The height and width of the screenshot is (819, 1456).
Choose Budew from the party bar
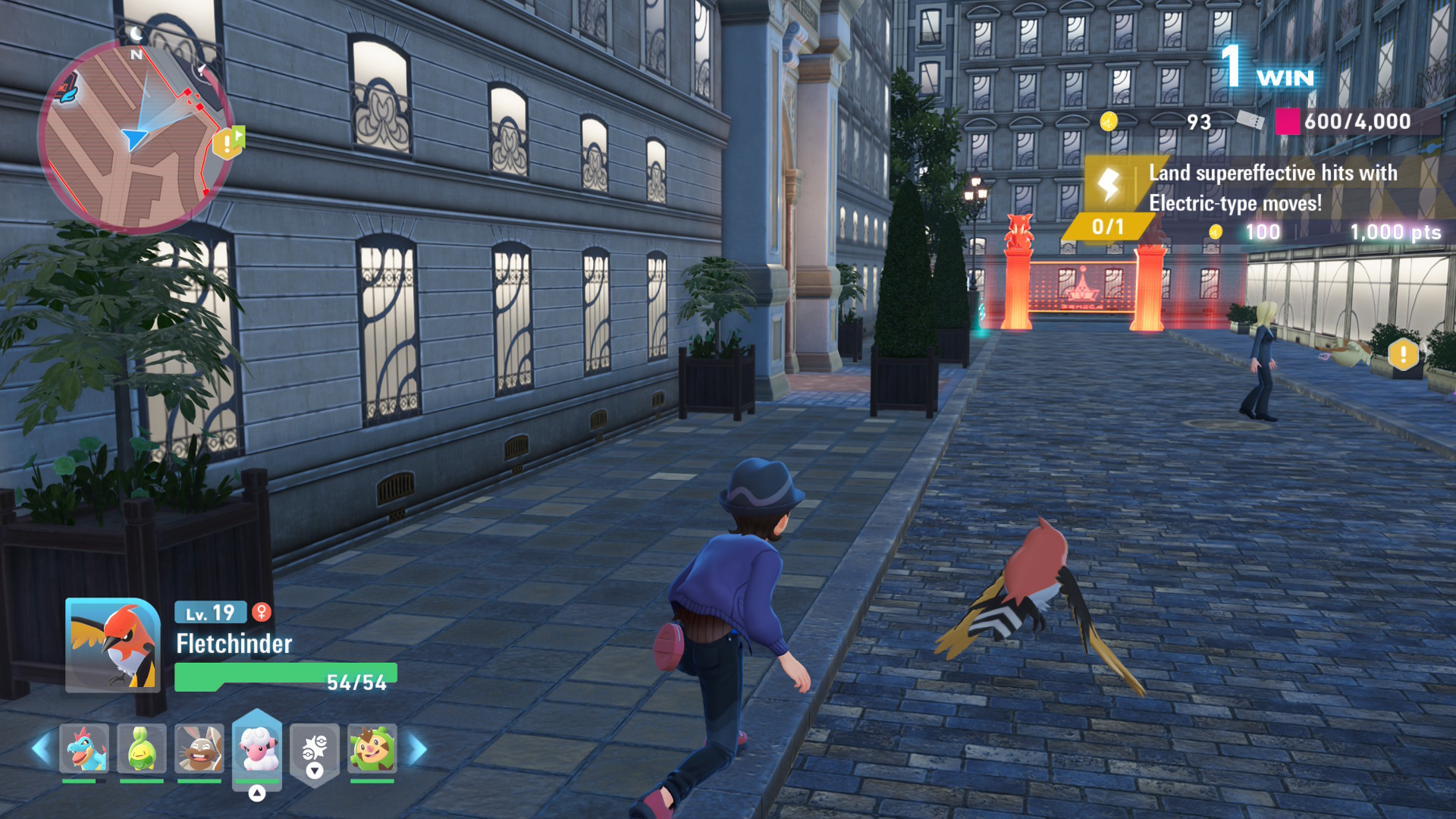pos(142,748)
